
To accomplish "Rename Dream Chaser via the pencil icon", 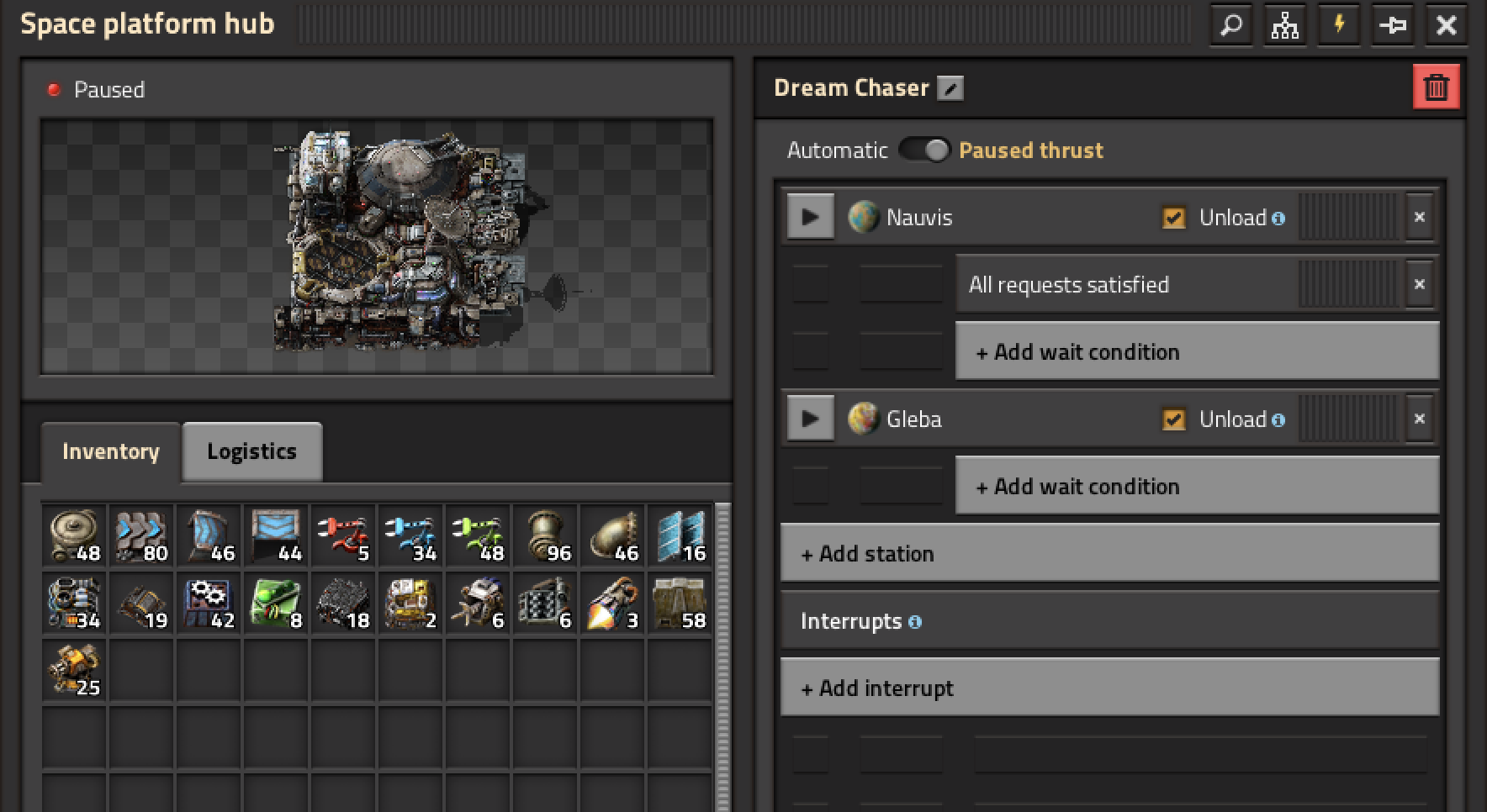I will (x=950, y=87).
